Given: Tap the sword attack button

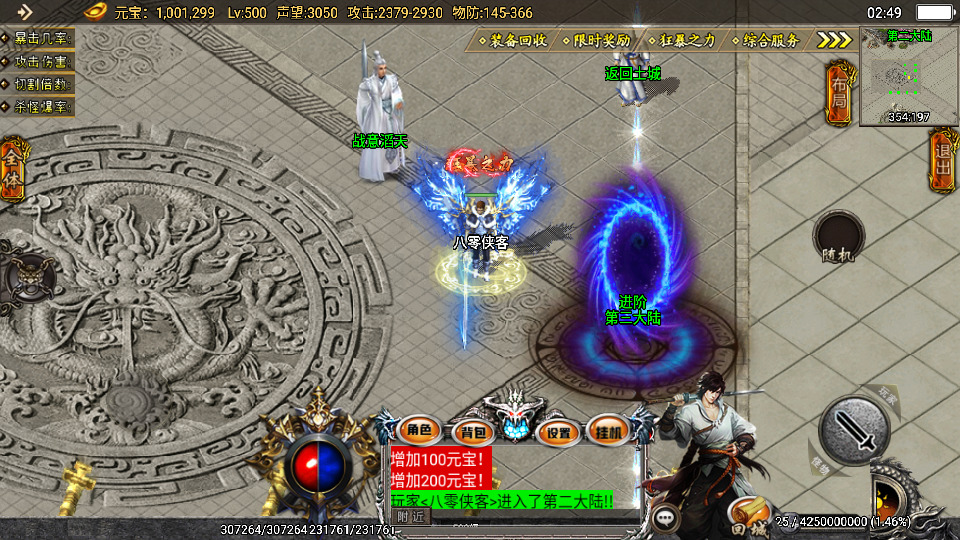Looking at the screenshot, I should (853, 430).
